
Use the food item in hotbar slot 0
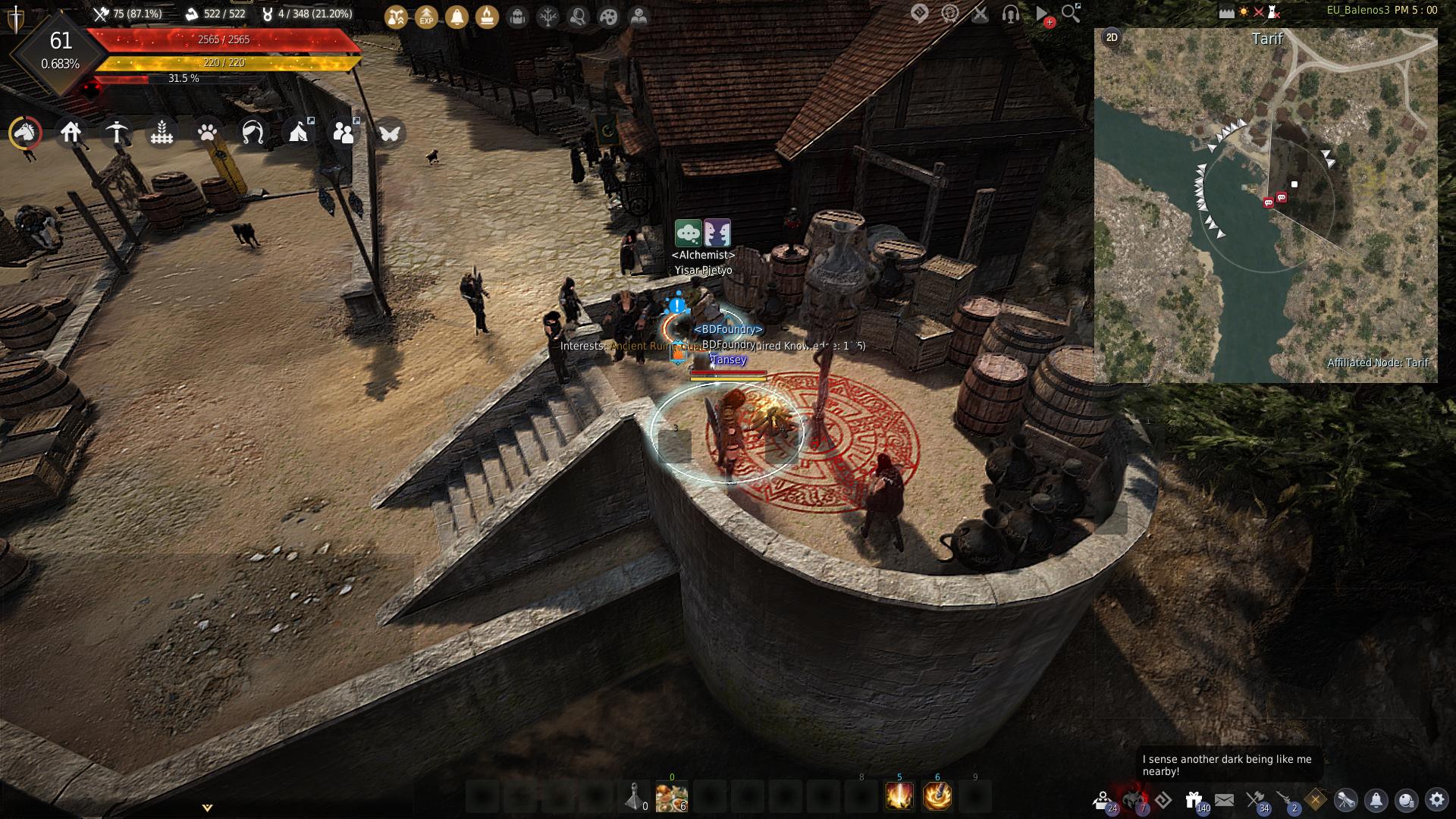(x=671, y=797)
